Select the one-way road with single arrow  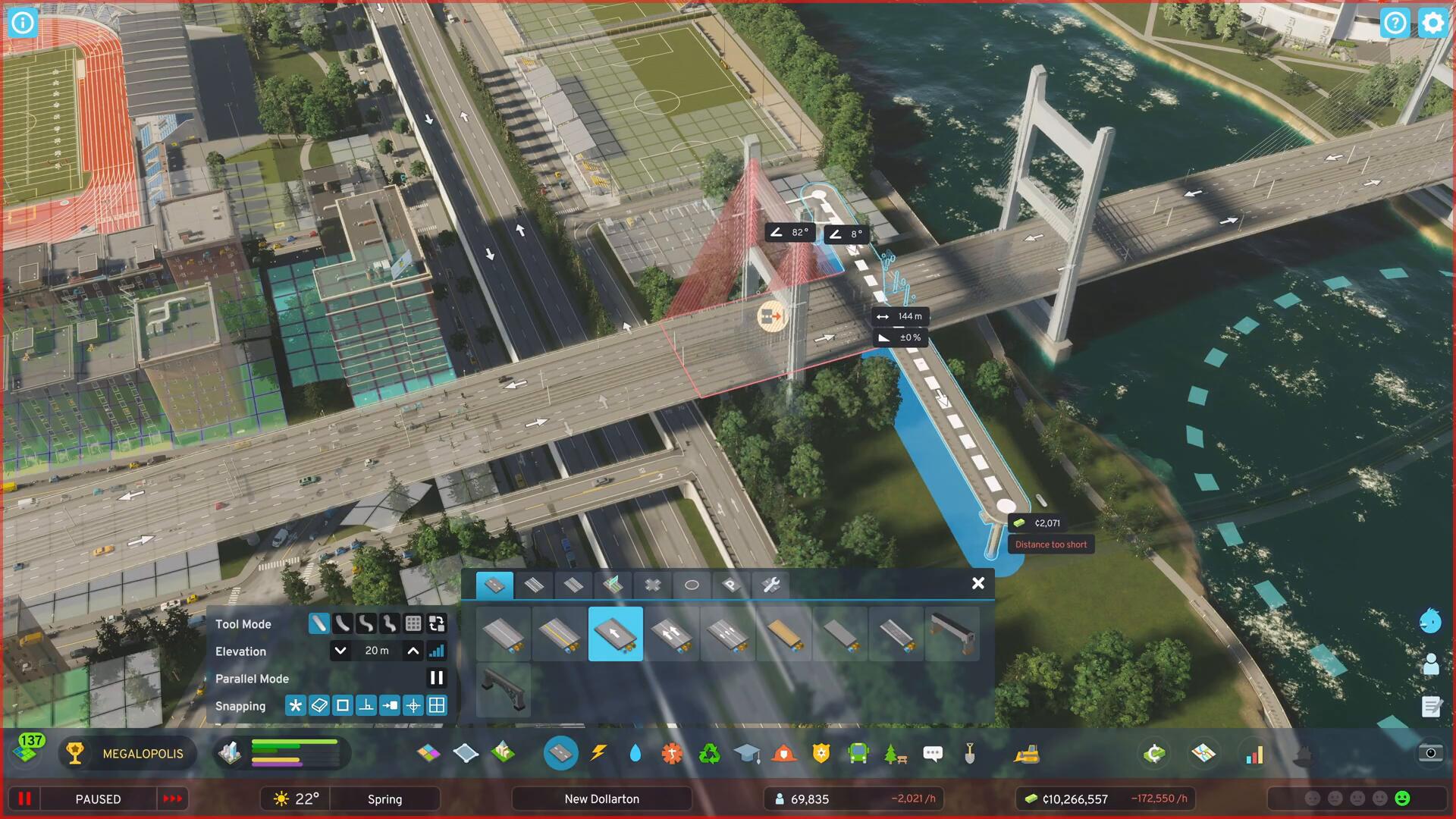click(x=615, y=634)
